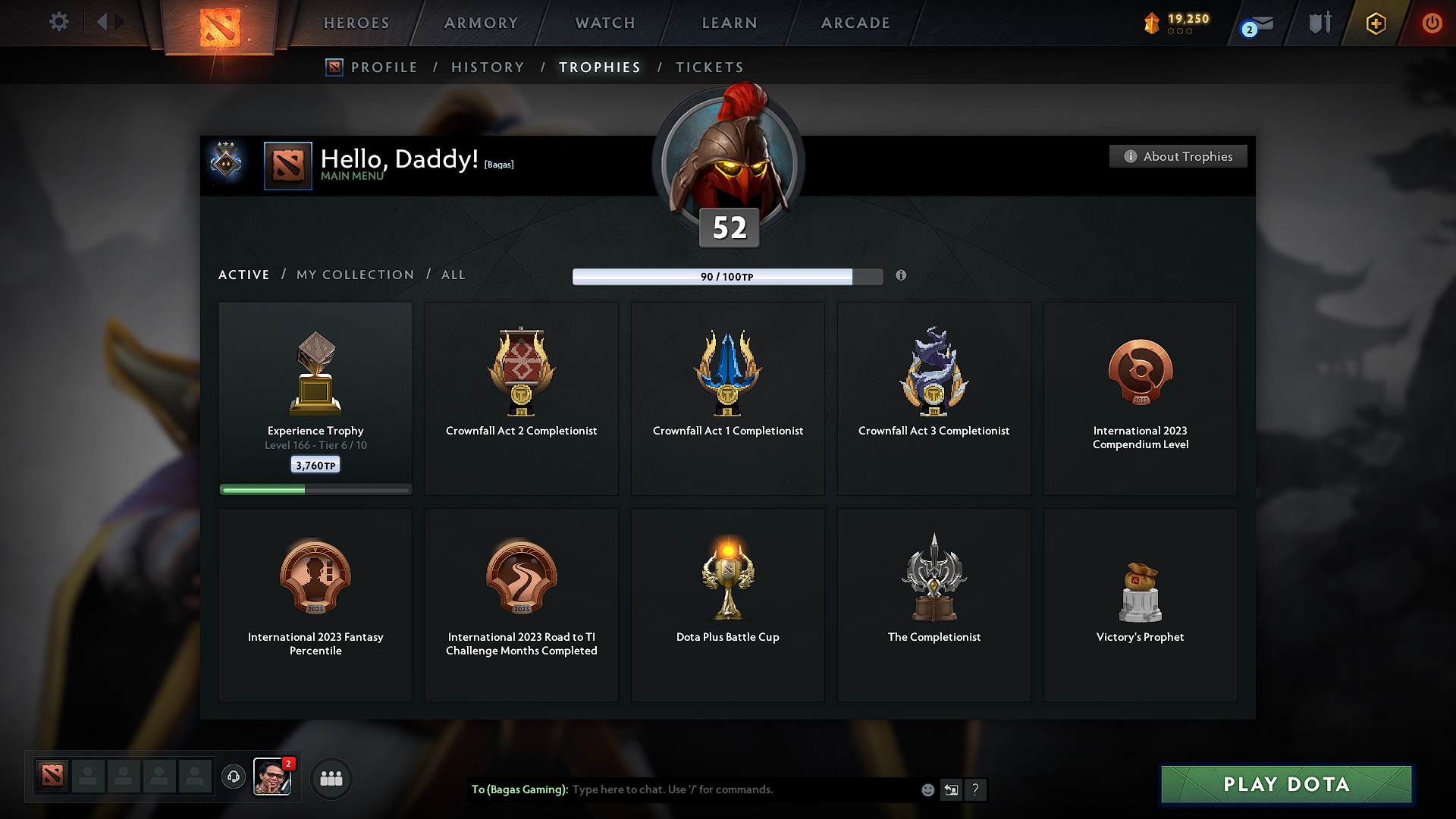Click Bagas Gaming avatar with notification badge

point(273,778)
